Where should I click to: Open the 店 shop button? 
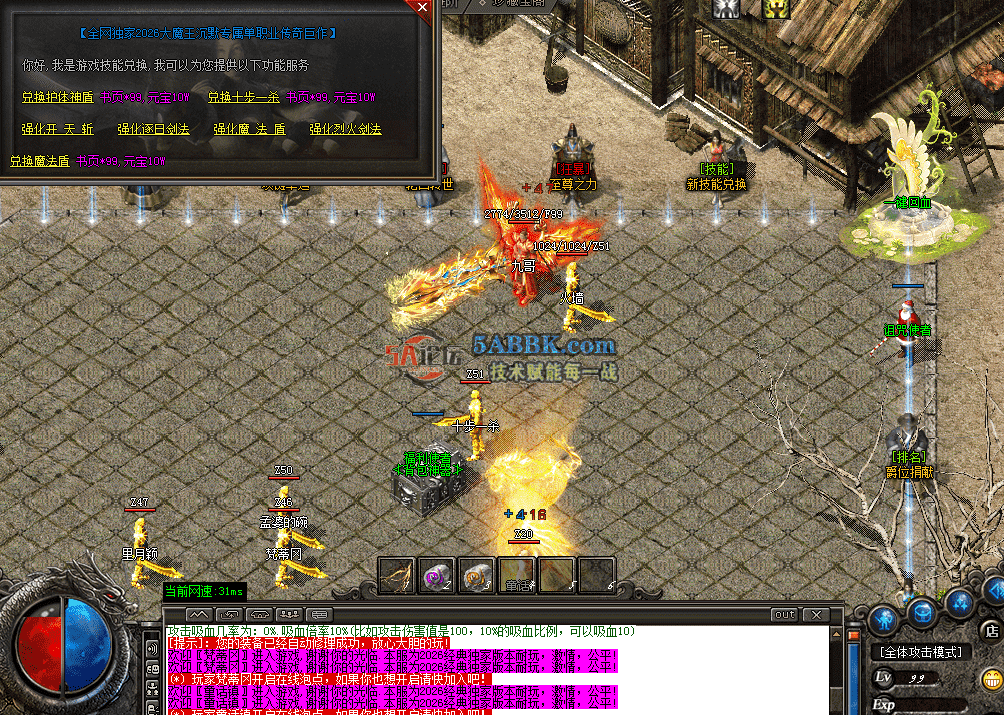991,630
